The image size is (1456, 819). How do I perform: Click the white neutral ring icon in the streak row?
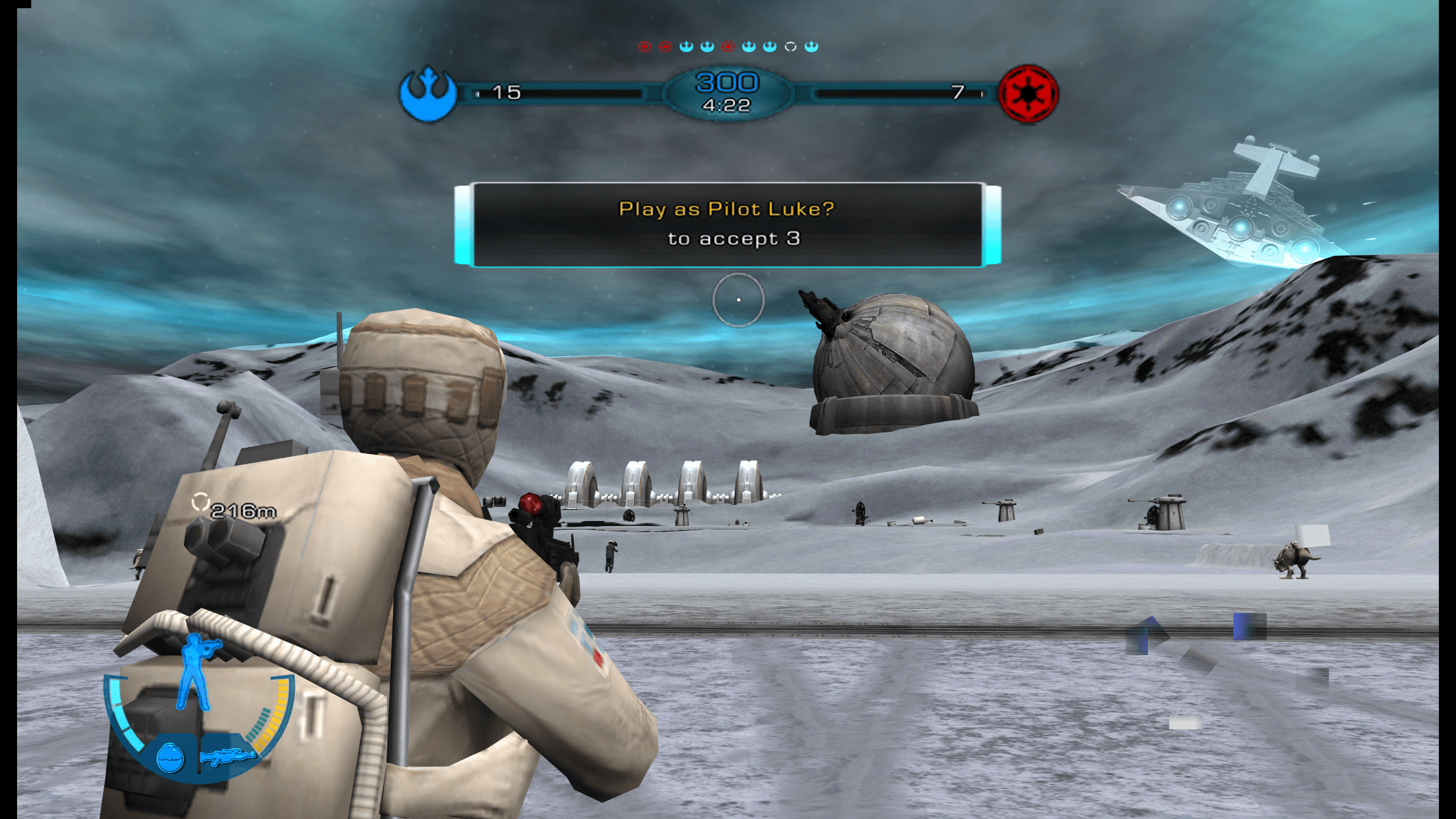[791, 47]
